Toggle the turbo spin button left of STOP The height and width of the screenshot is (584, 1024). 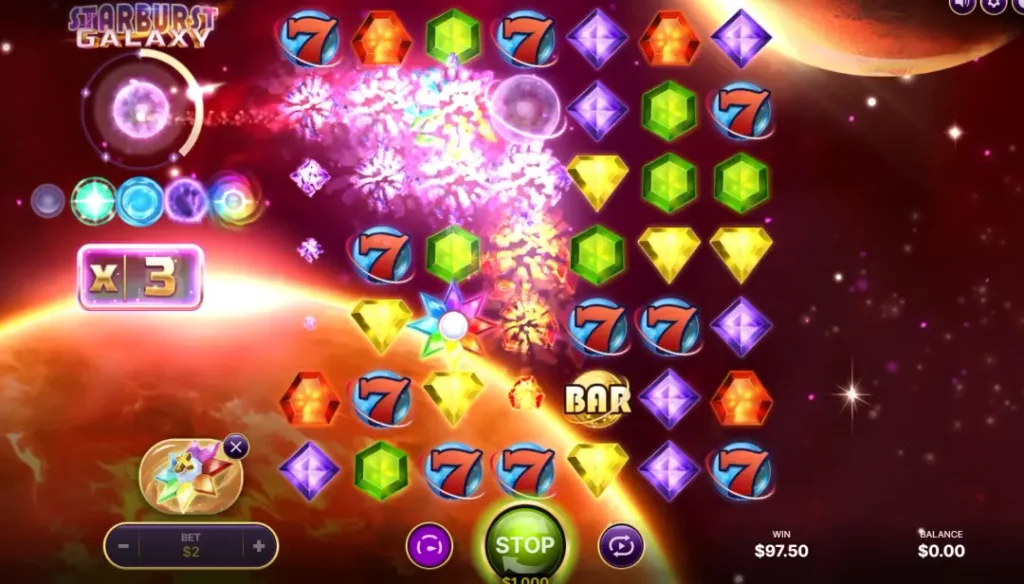click(x=429, y=546)
